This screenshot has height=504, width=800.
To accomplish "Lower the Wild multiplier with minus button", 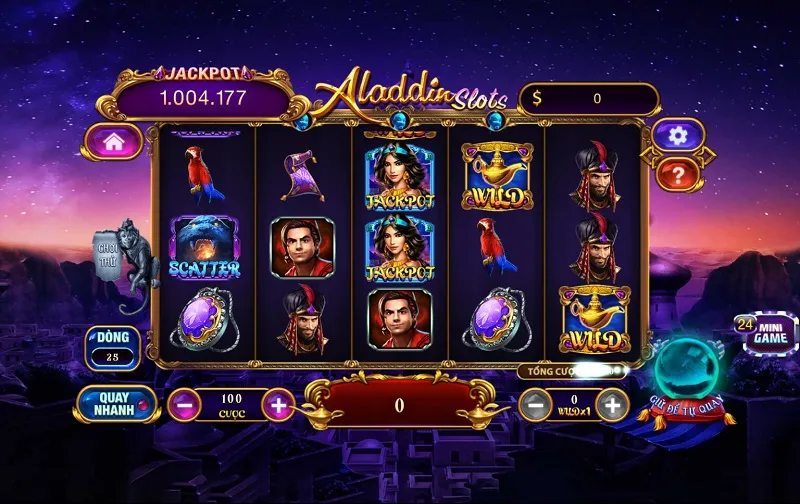I will [537, 405].
